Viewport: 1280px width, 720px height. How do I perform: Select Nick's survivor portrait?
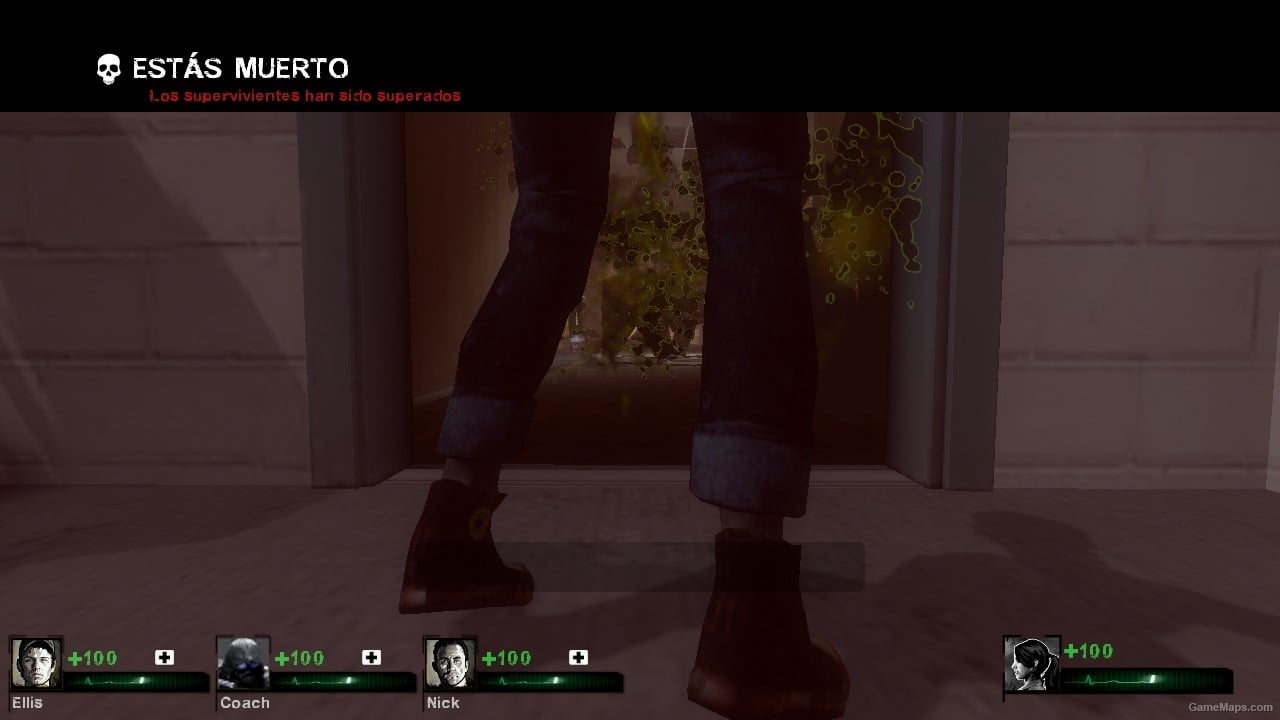450,661
